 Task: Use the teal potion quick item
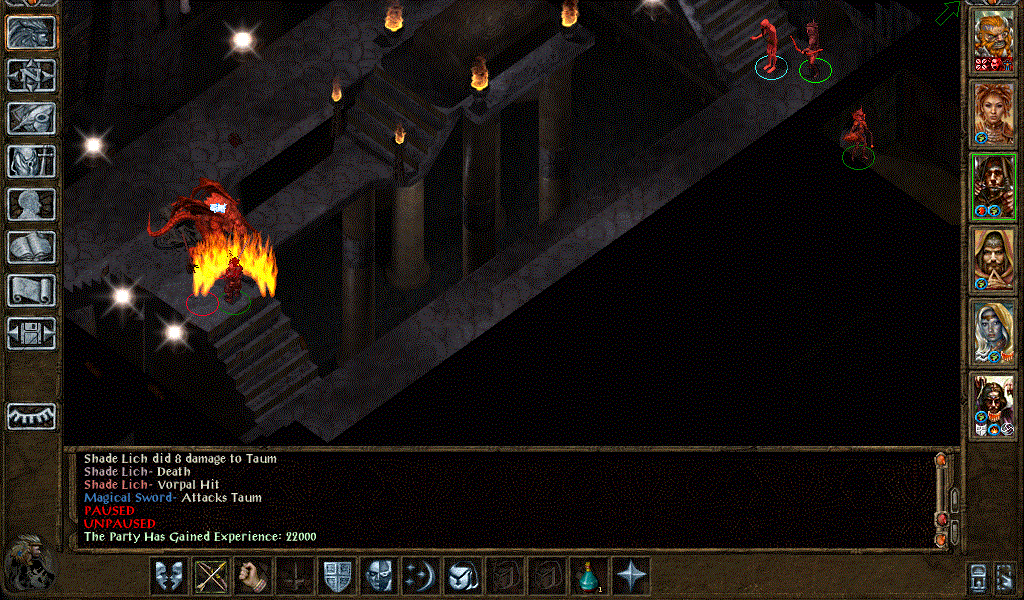[588, 576]
